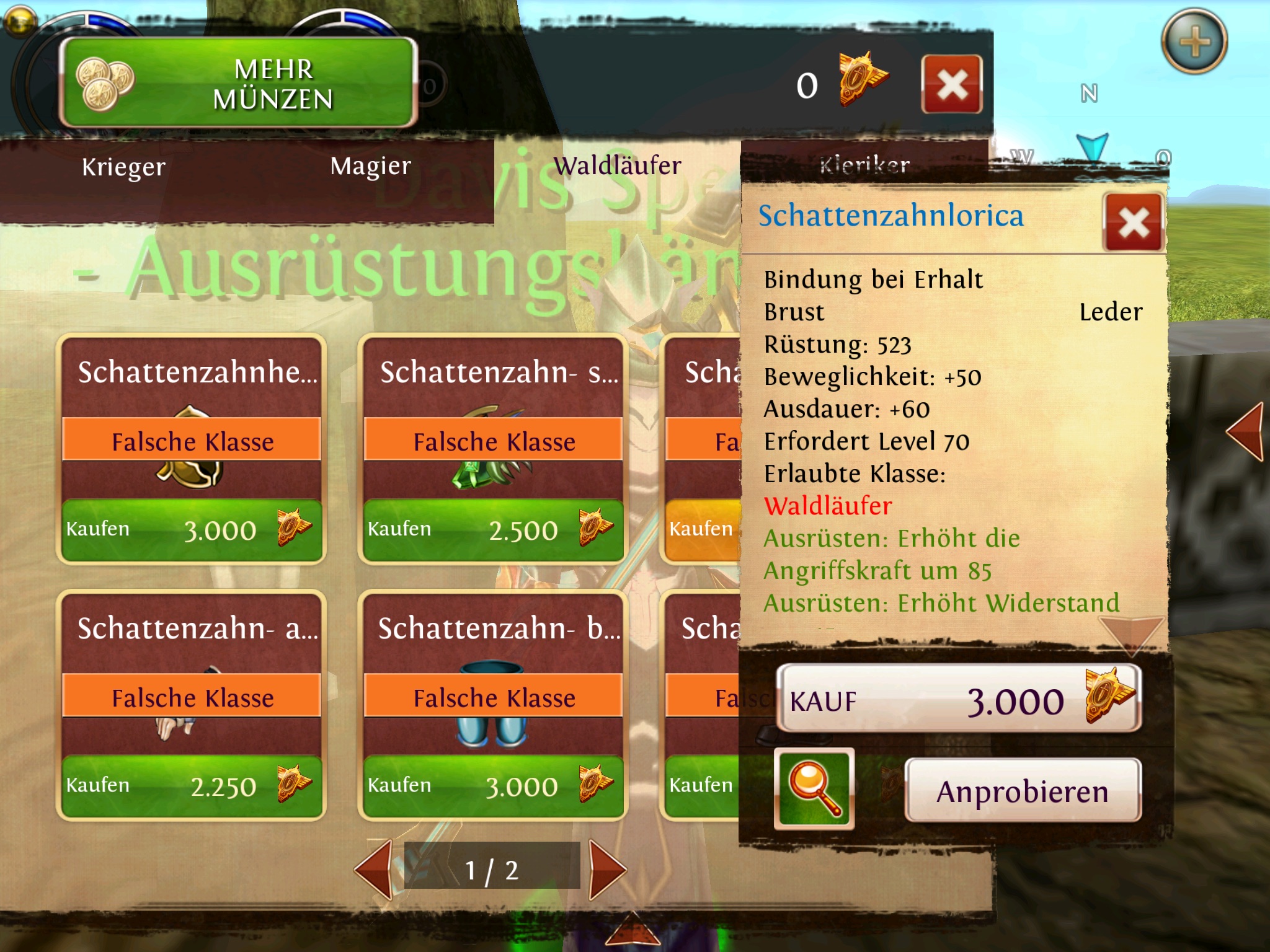Go to the next shop page
The width and height of the screenshot is (1270, 952).
[607, 869]
